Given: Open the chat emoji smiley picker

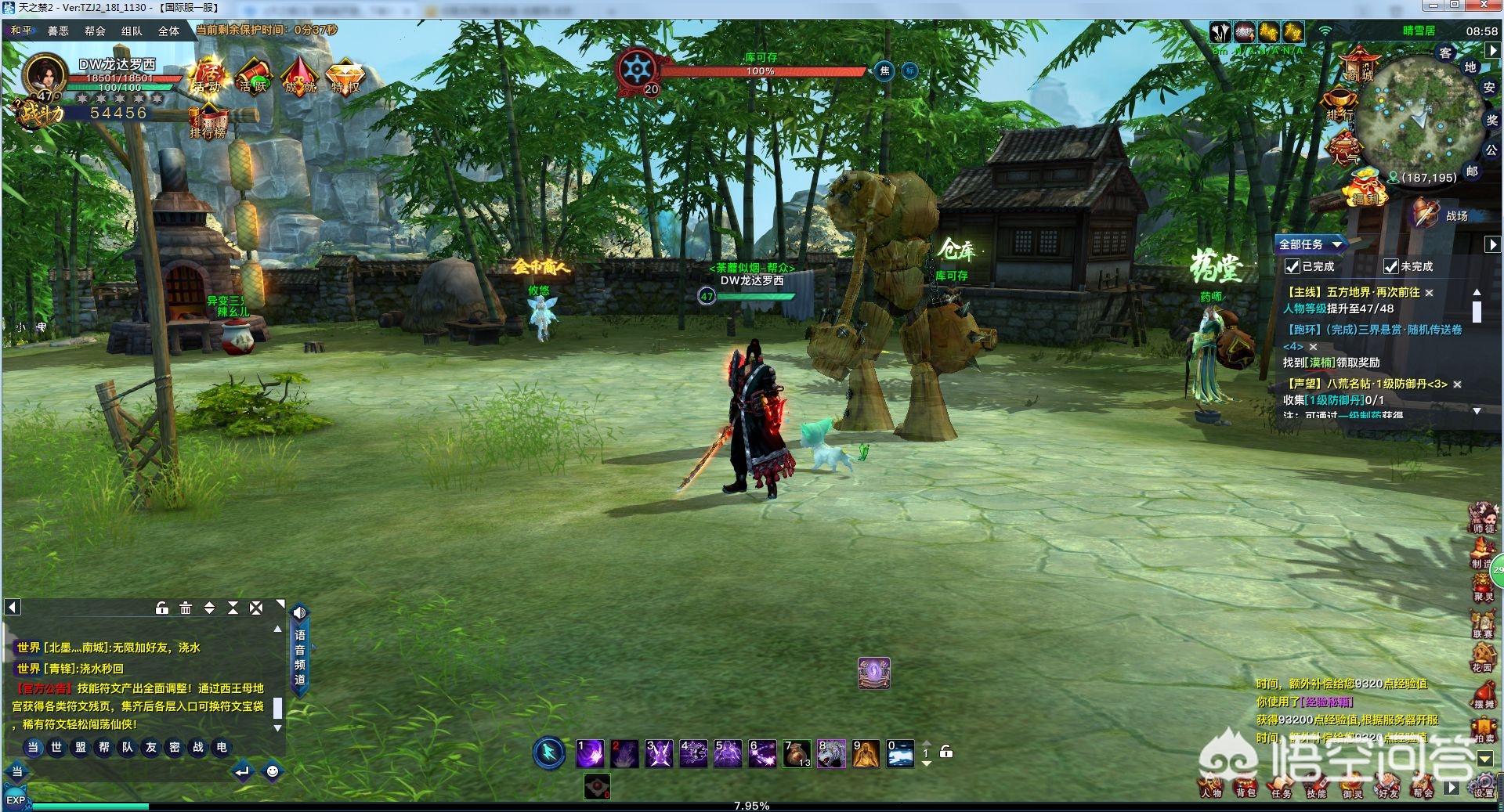Looking at the screenshot, I should 272,771.
